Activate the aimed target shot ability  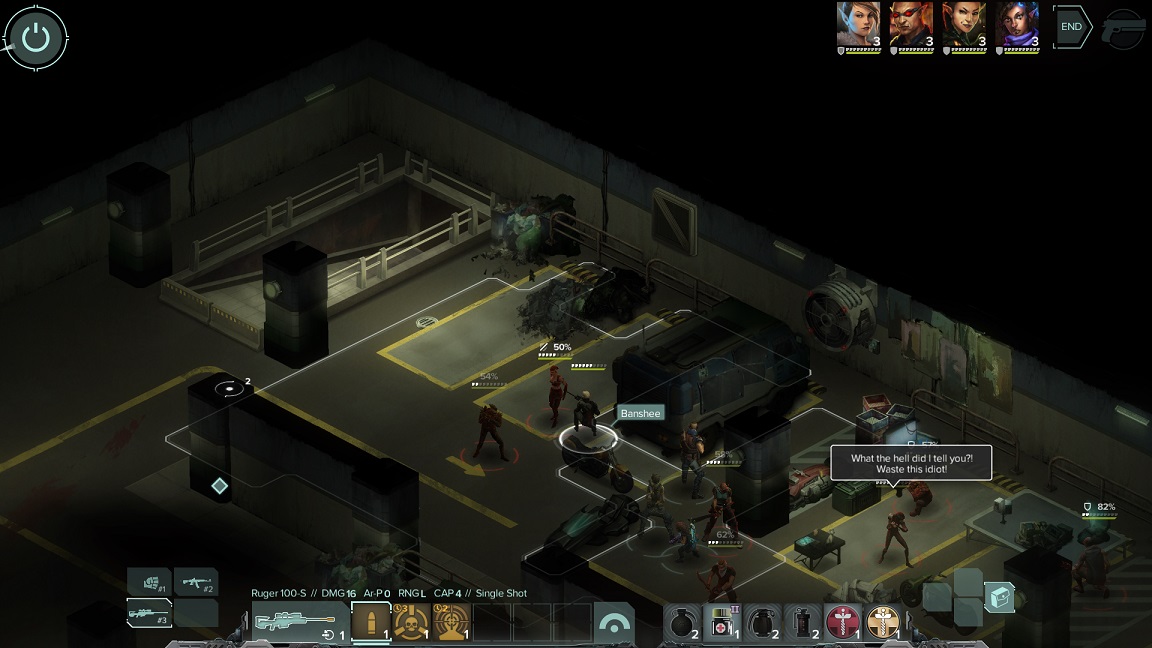click(452, 623)
